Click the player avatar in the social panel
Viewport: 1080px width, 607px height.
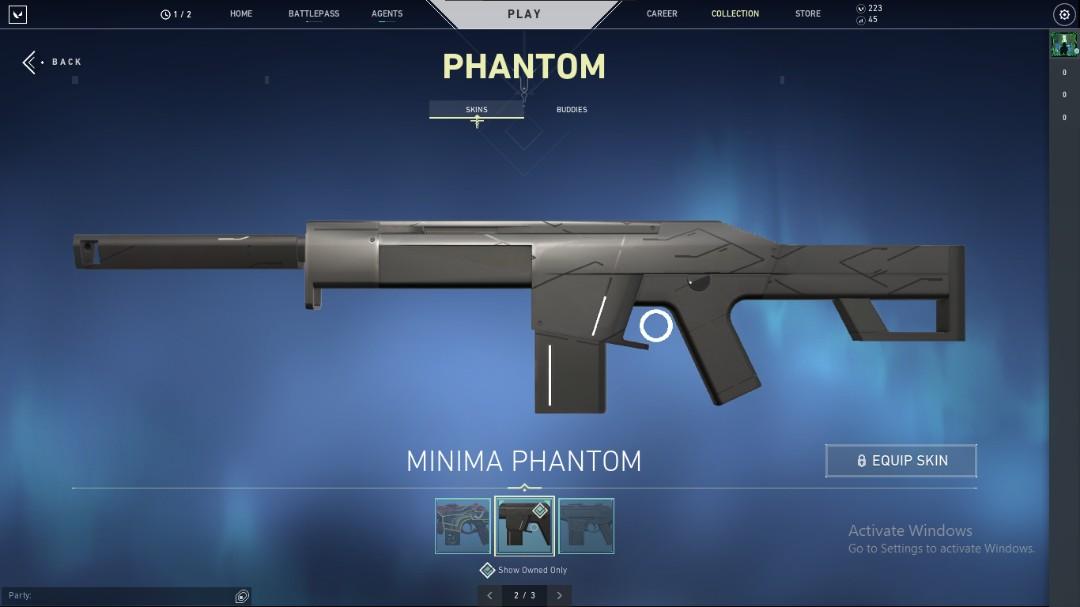point(1064,44)
